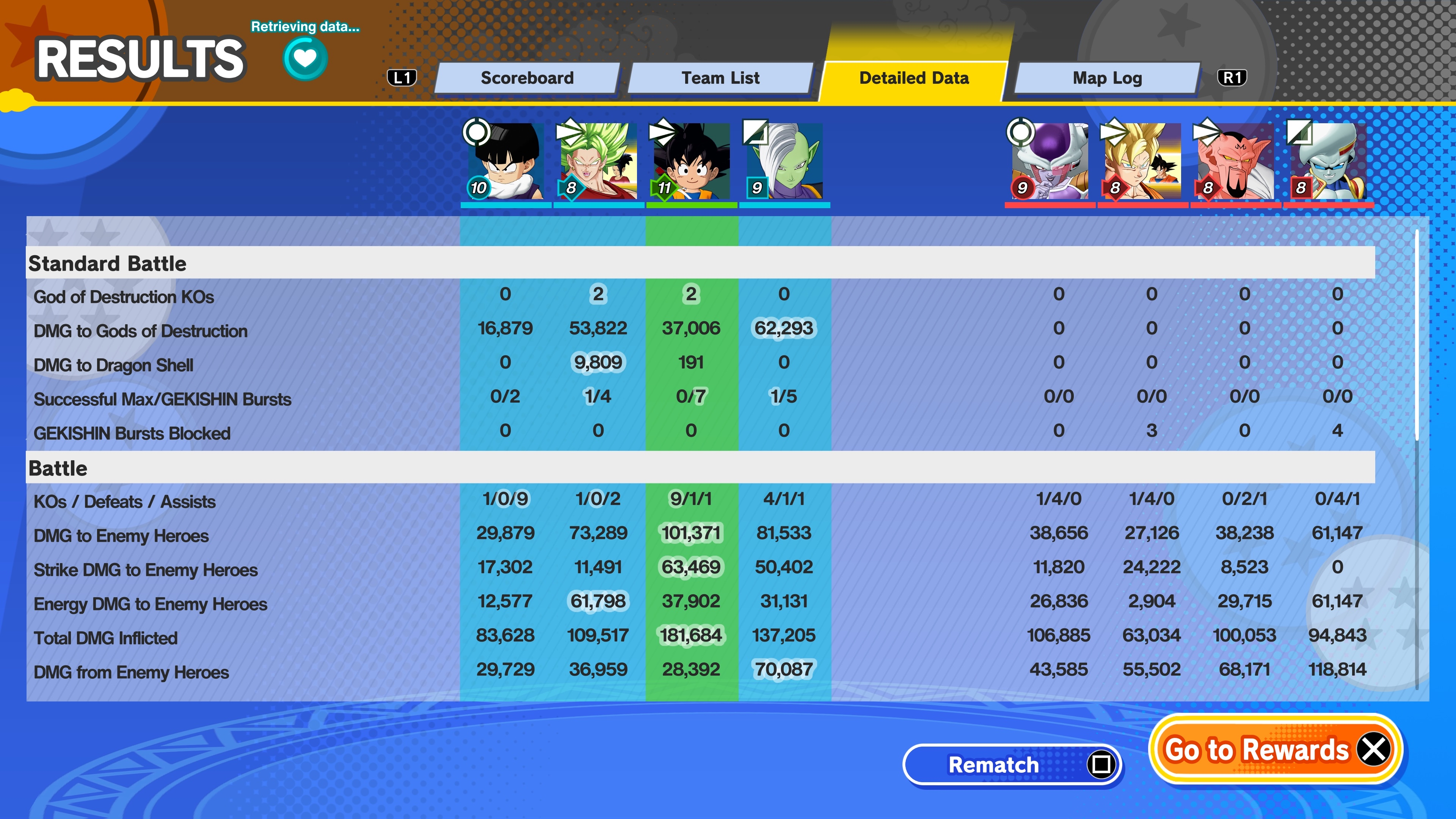
Task: Pick the white-haired level 8 enemy portrait
Action: click(x=1328, y=162)
